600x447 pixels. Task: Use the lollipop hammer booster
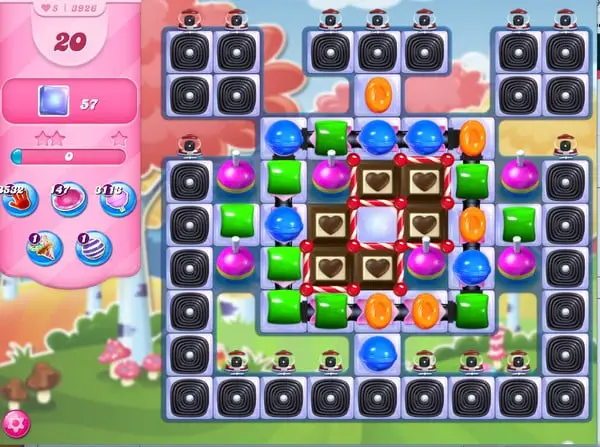pos(114,199)
